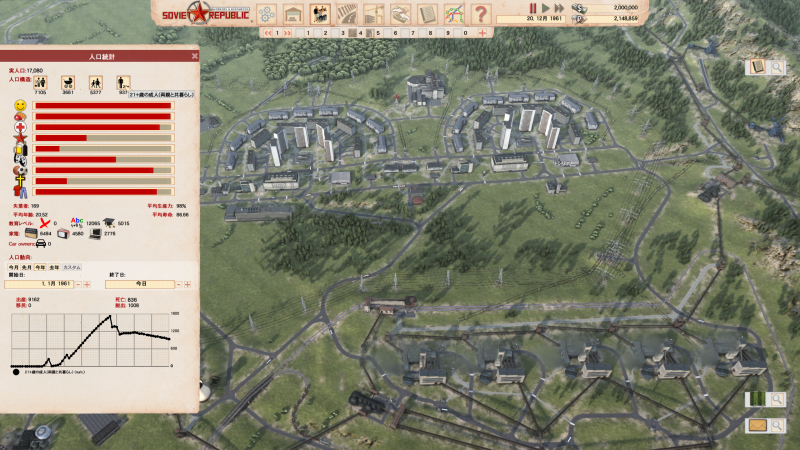Select the 先月 (last month) period tab
This screenshot has width=800, height=450.
(x=28, y=267)
